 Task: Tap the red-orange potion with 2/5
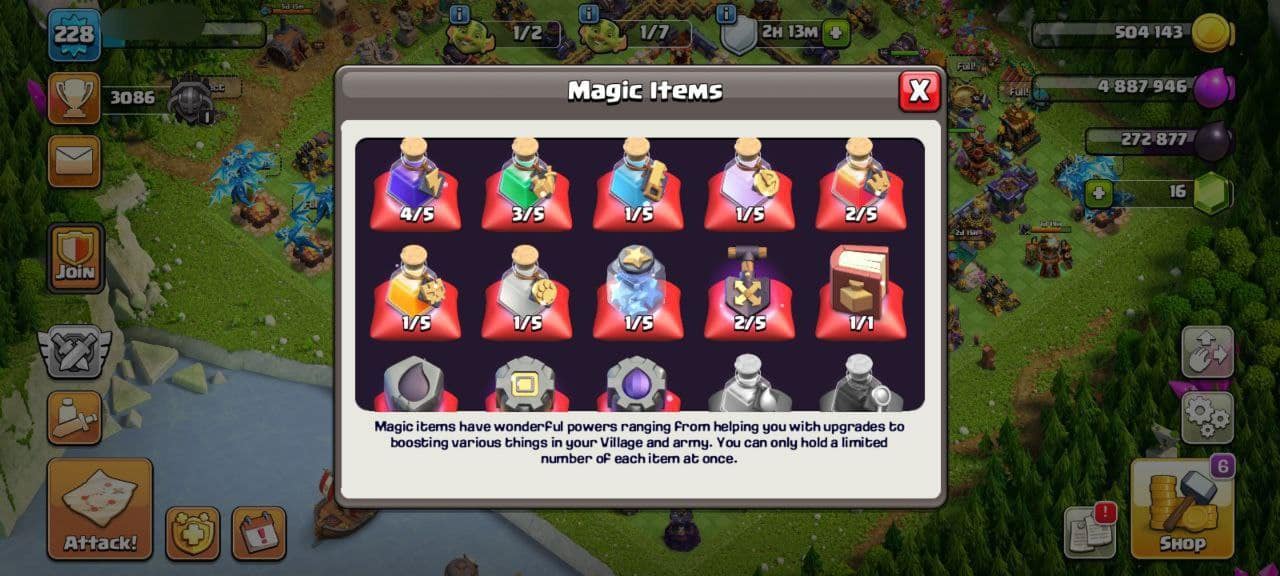tap(860, 185)
